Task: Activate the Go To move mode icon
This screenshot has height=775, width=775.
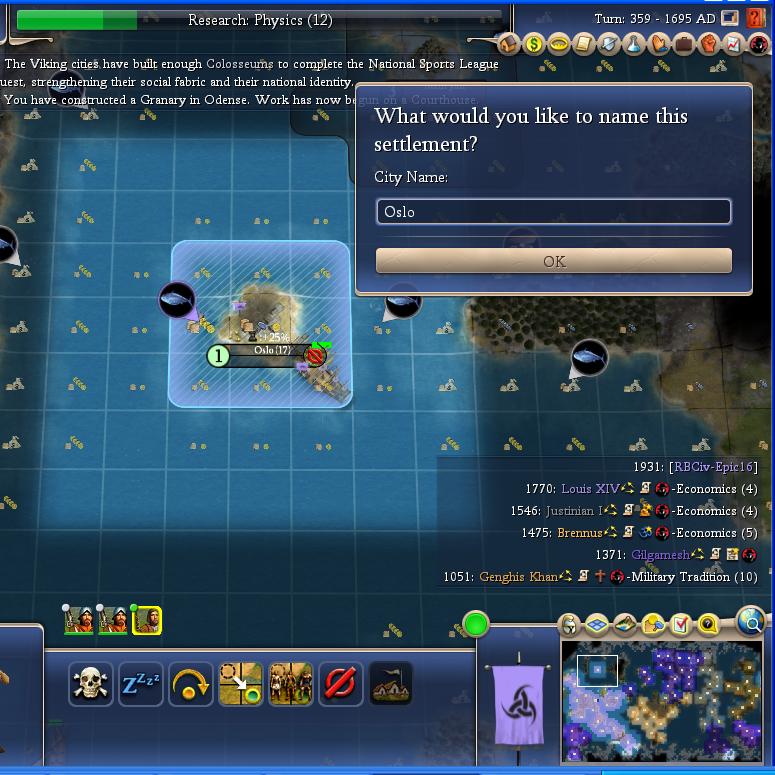Action: click(x=241, y=685)
